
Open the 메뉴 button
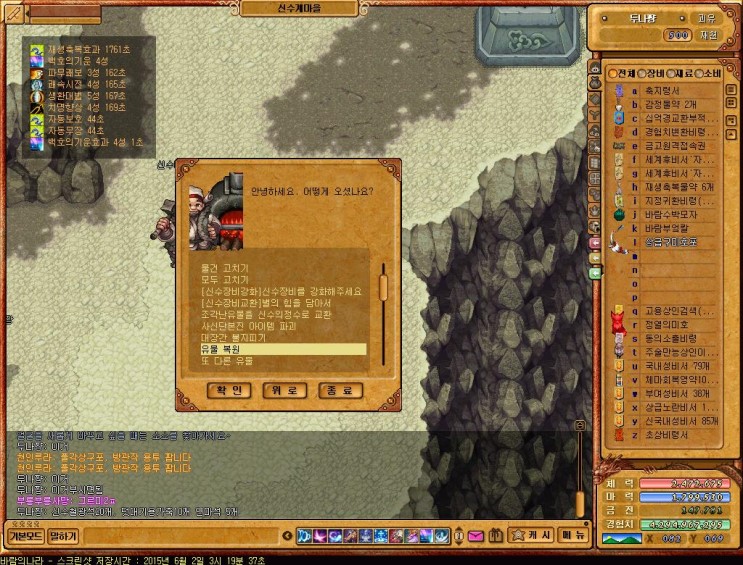click(x=572, y=536)
